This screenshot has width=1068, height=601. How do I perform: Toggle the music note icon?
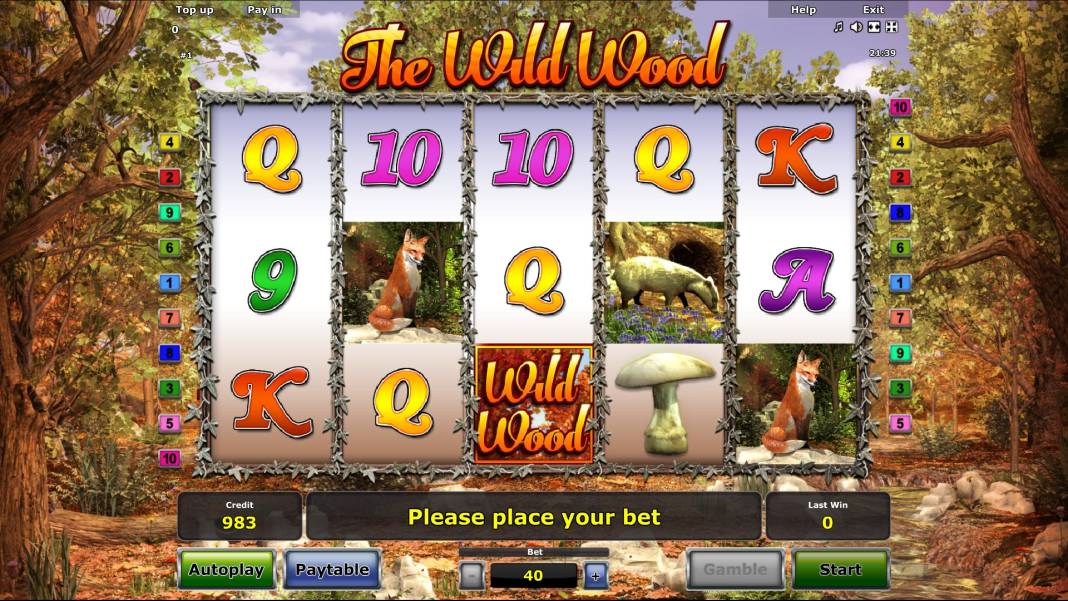(839, 27)
